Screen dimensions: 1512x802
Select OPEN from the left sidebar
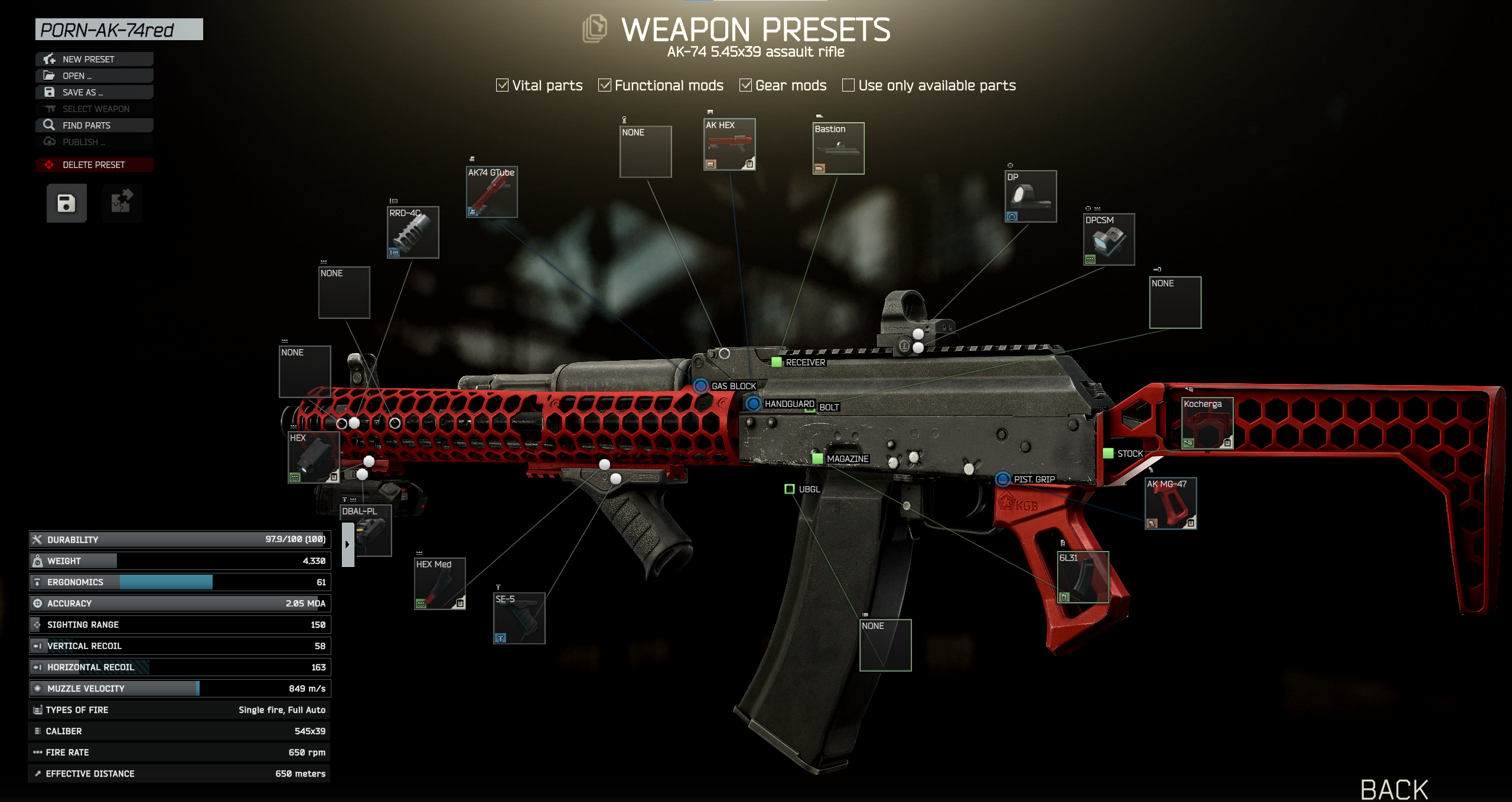point(77,75)
